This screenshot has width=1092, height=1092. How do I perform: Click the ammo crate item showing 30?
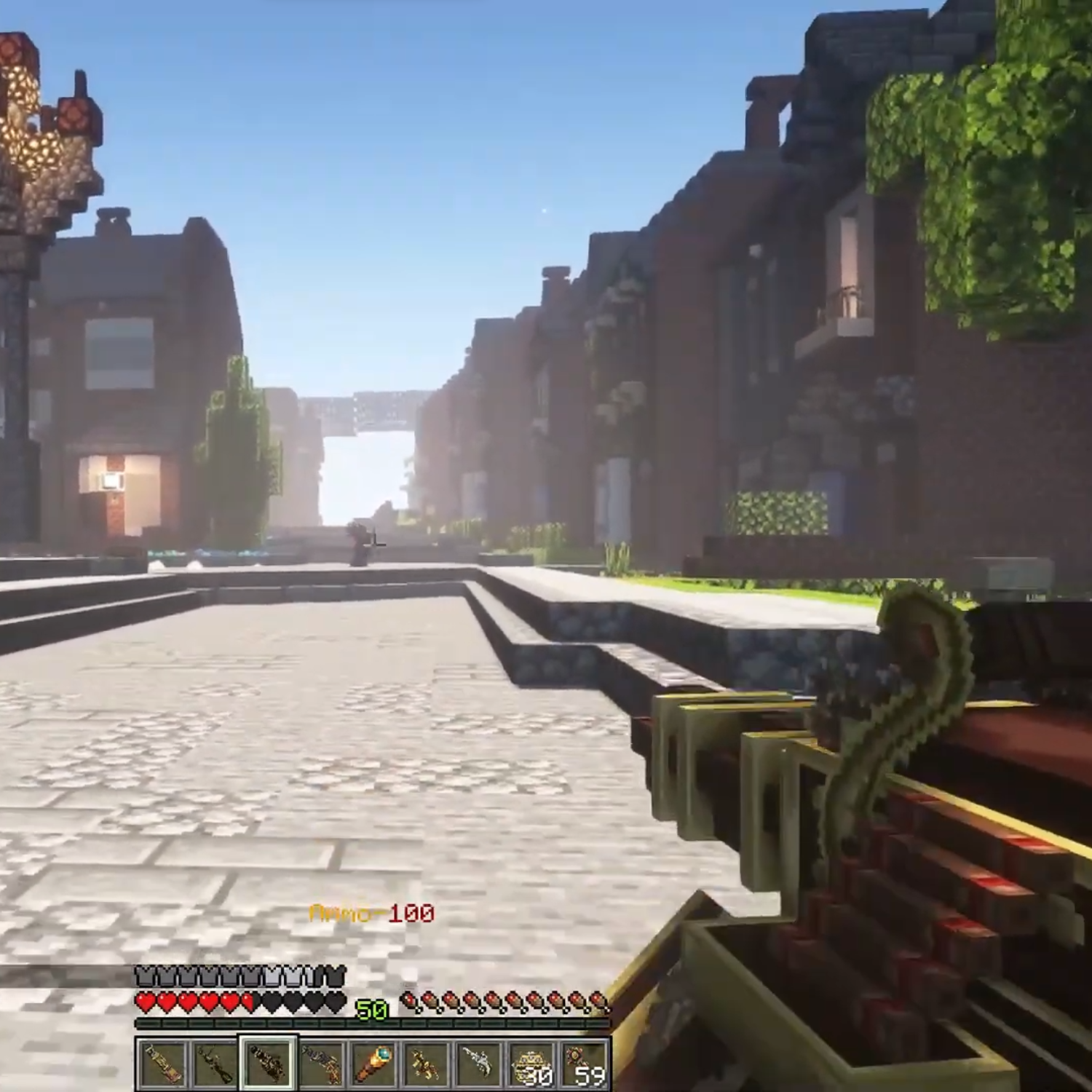coord(531,1069)
